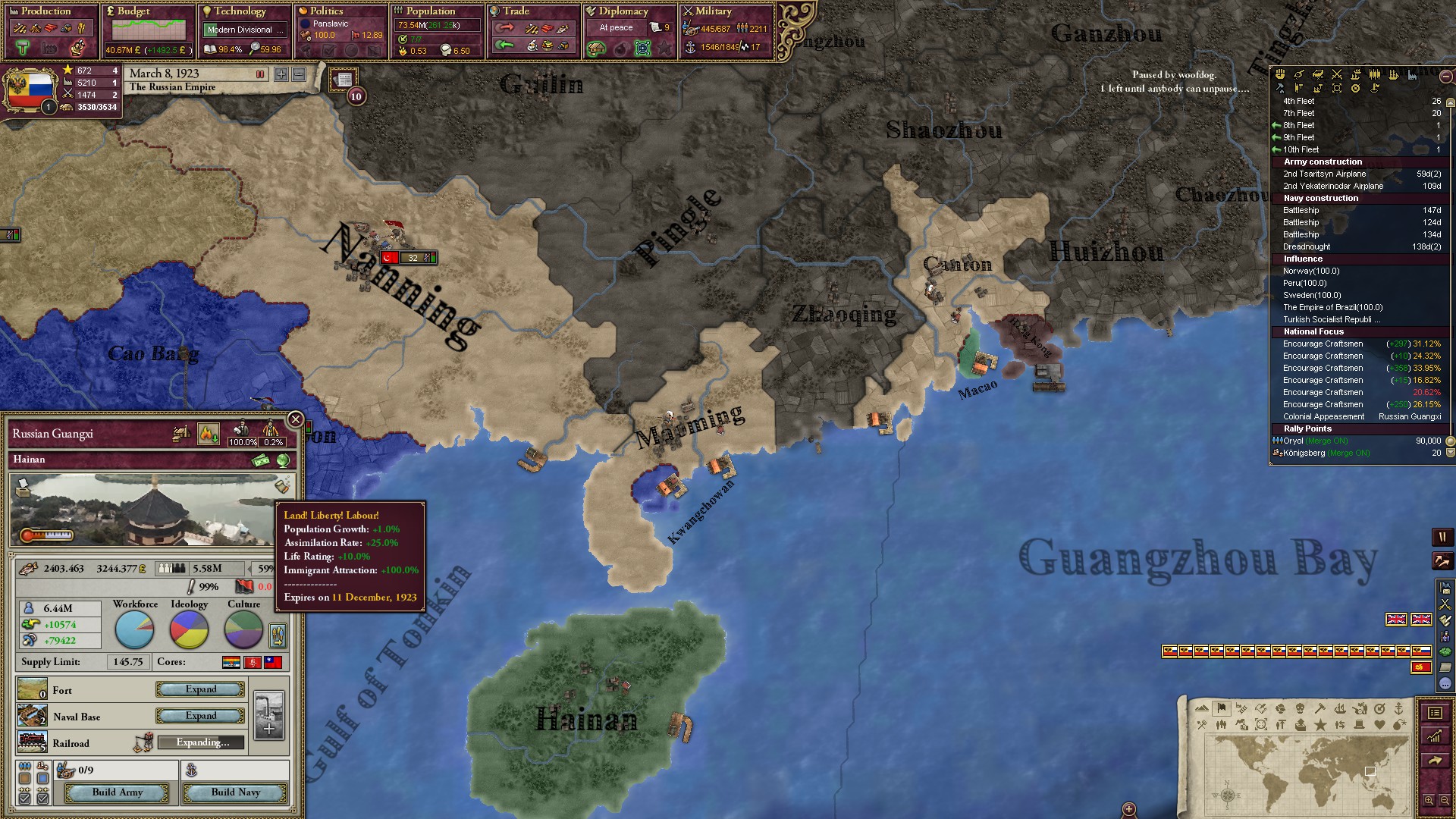The image size is (1456, 819).
Task: Expand additional message options with the blue dots
Action: 1444,684
